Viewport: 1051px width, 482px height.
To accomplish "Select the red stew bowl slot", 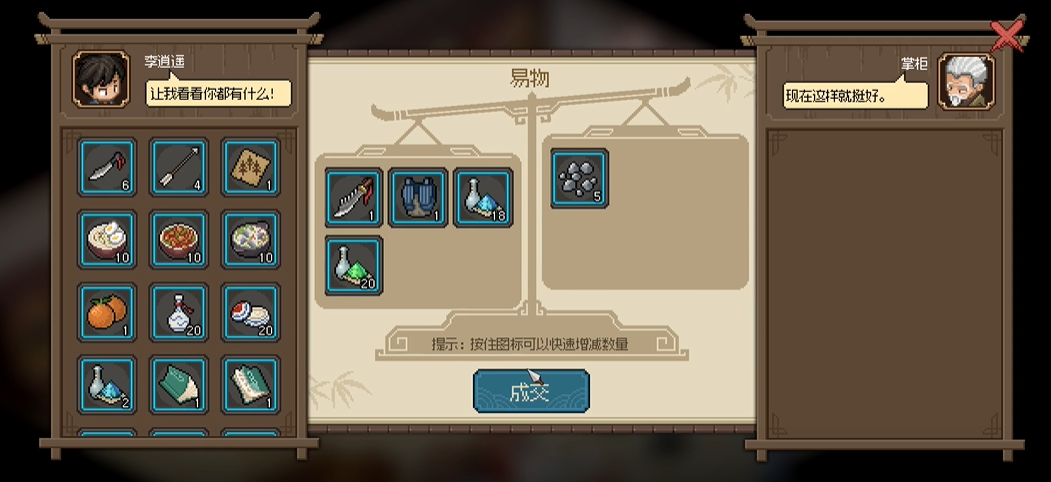I will [x=179, y=240].
